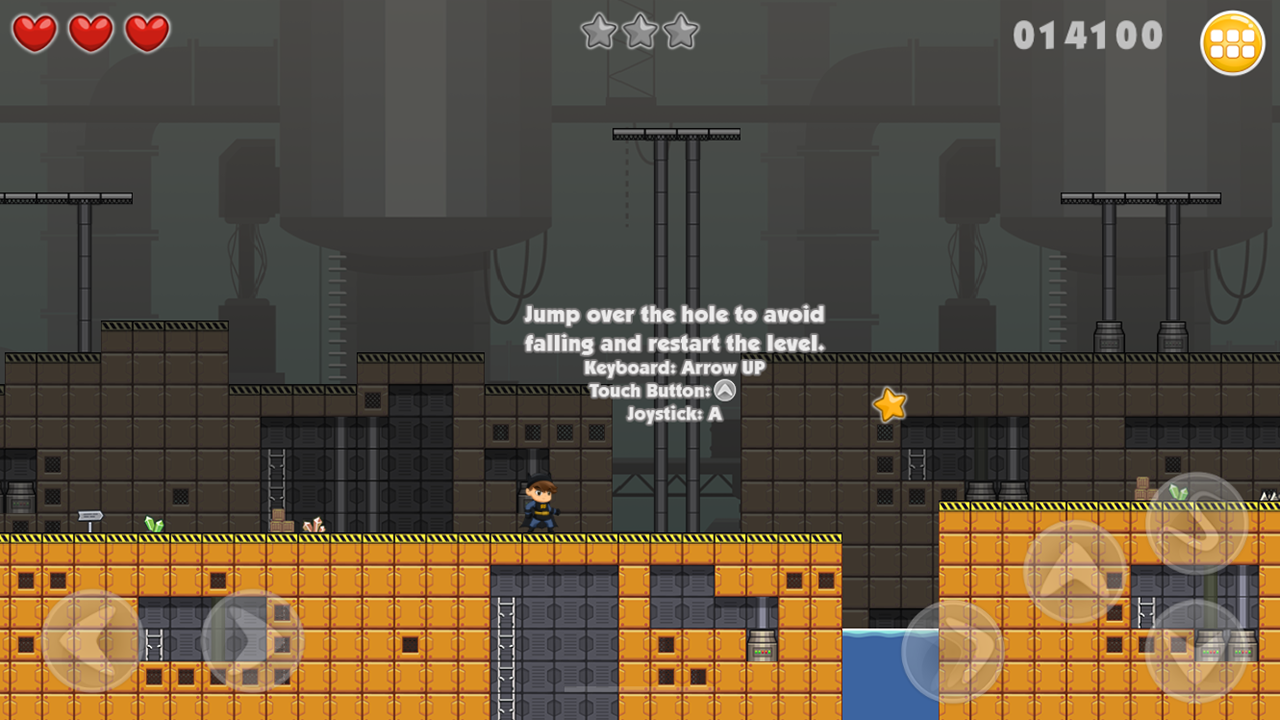This screenshot has height=720, width=1280.
Task: Hit the up arrow jump button
Action: tap(1076, 571)
